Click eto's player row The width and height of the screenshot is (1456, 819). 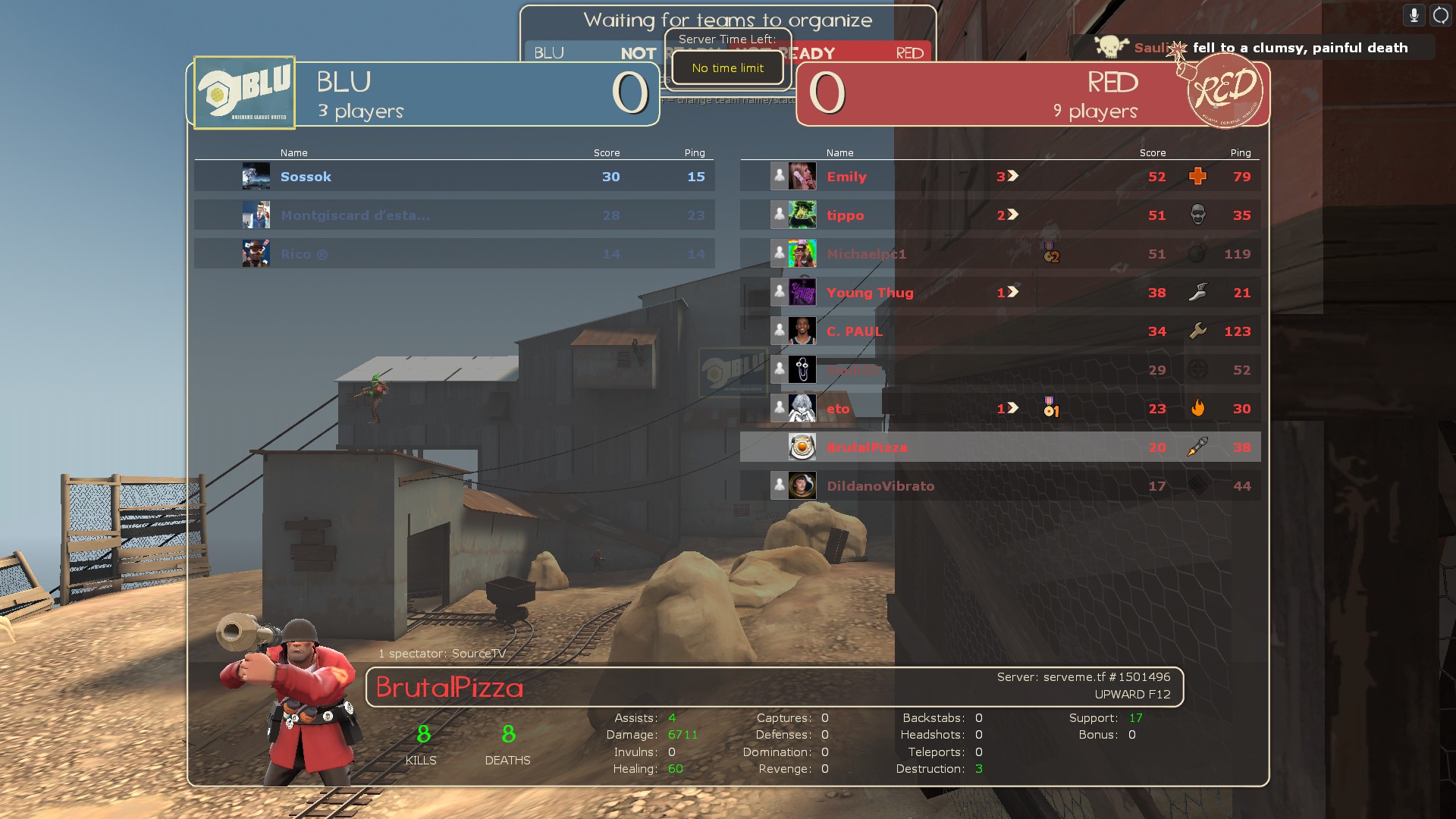pos(1001,409)
